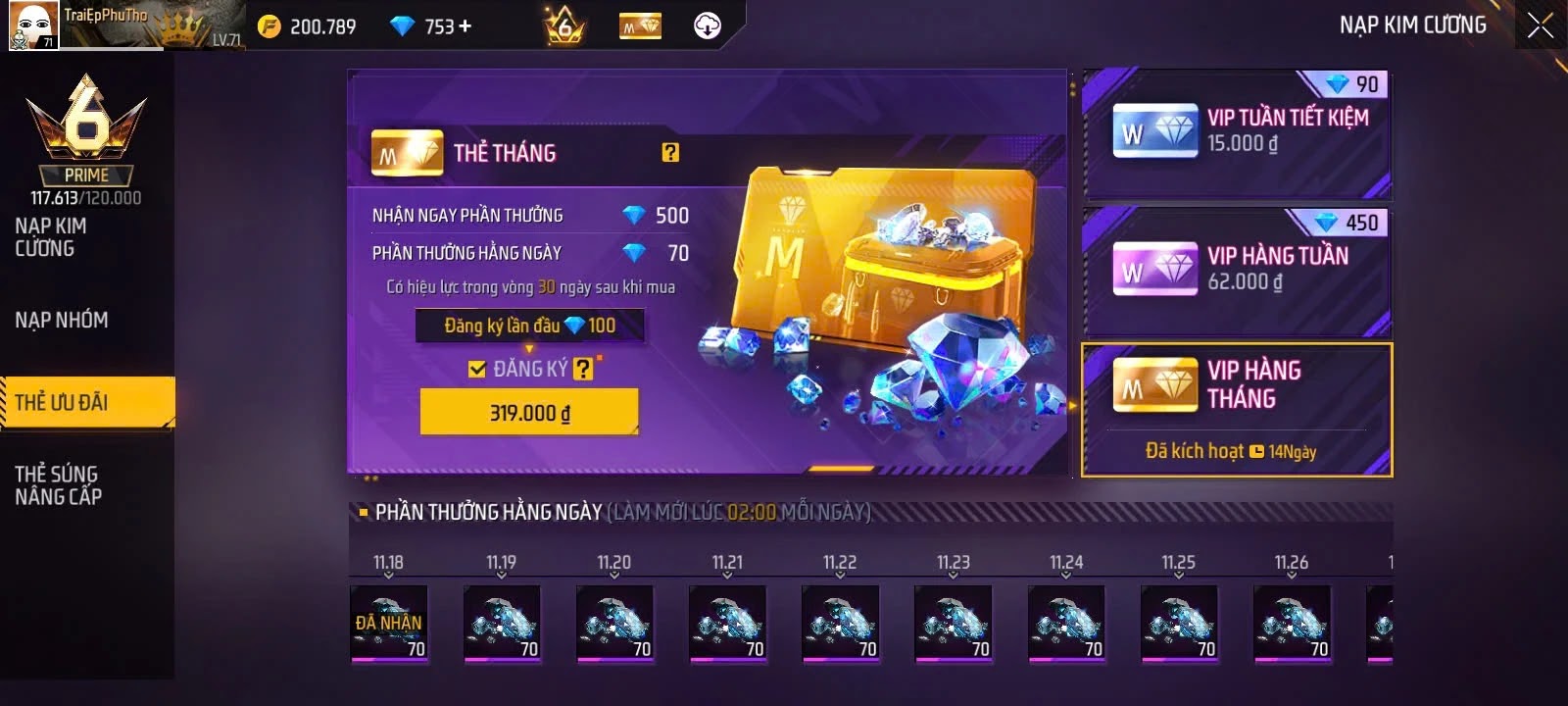Show the Đăng Ký question mark info
Screen dimensions: 1568x706
(583, 369)
